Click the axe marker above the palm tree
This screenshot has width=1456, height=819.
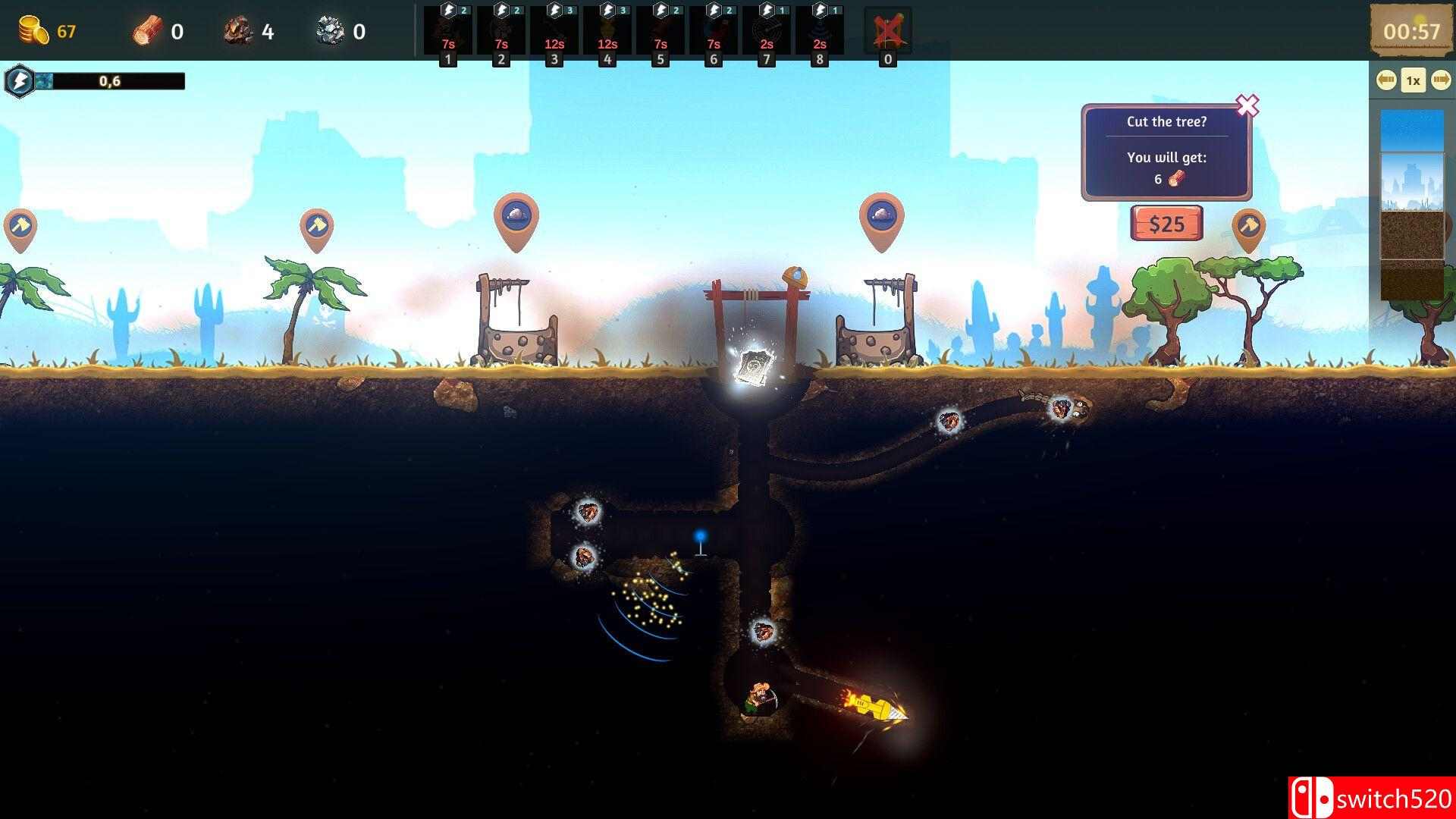pos(318,224)
